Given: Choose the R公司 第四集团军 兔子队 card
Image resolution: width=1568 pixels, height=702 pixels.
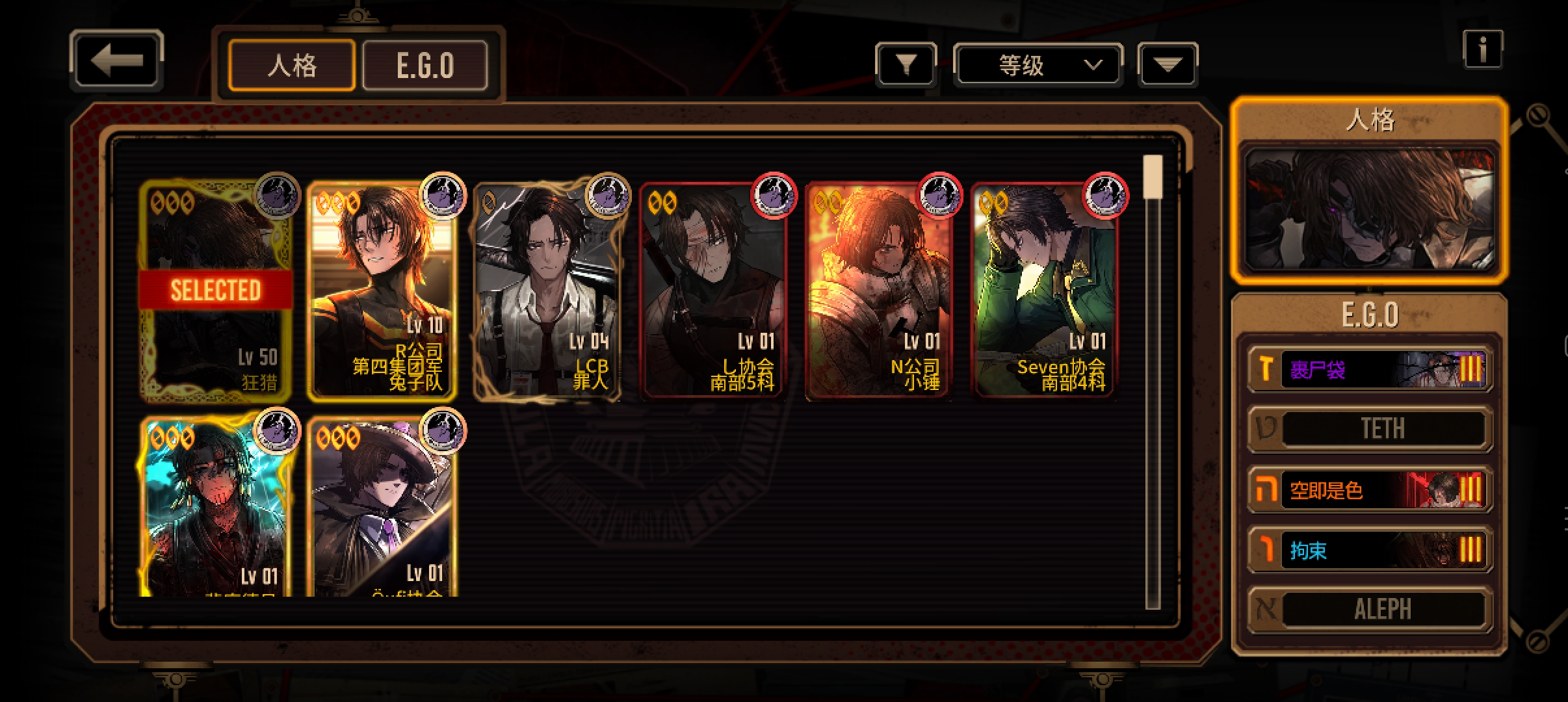Looking at the screenshot, I should click(x=382, y=291).
